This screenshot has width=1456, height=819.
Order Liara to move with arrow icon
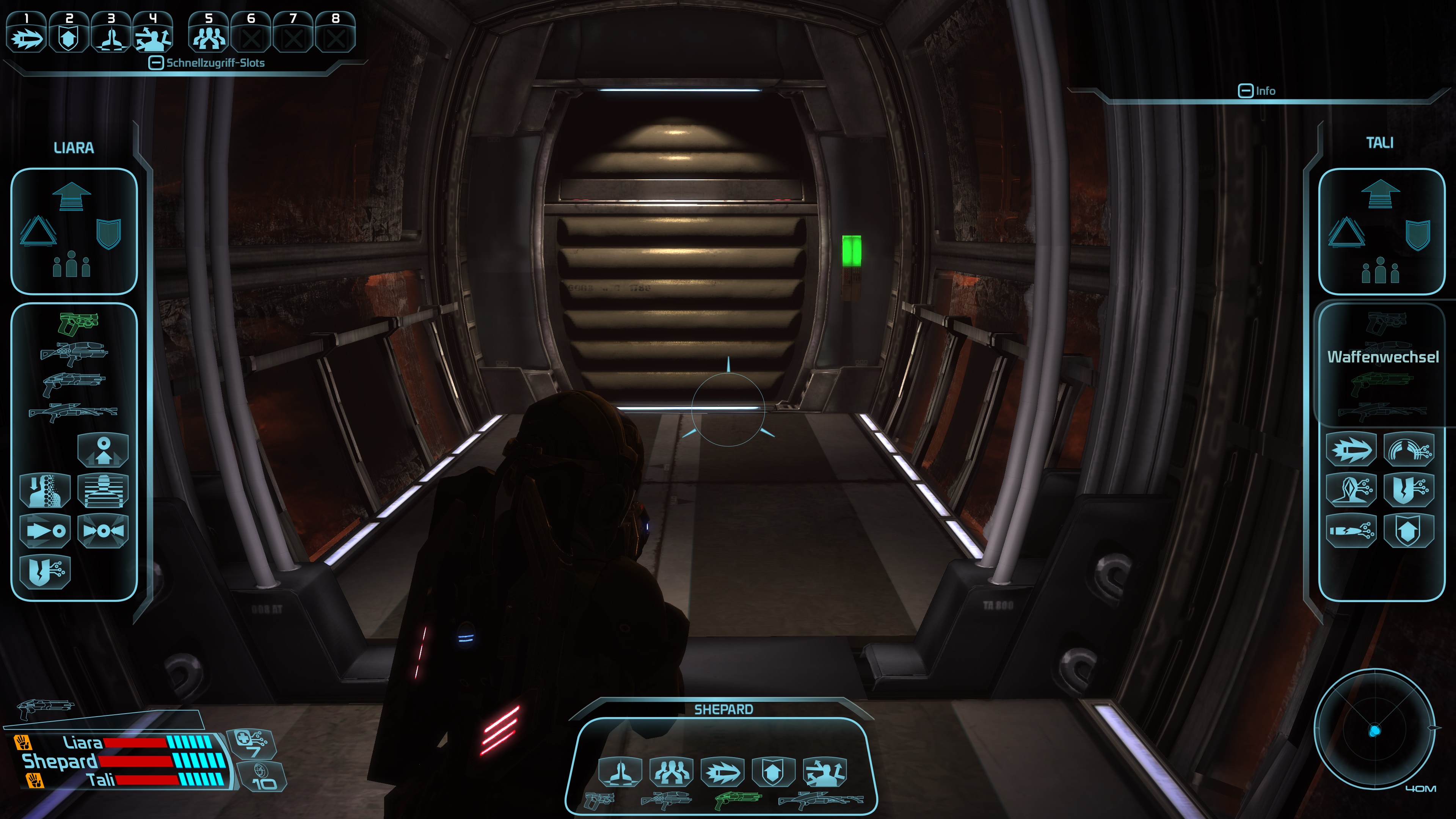tap(71, 196)
